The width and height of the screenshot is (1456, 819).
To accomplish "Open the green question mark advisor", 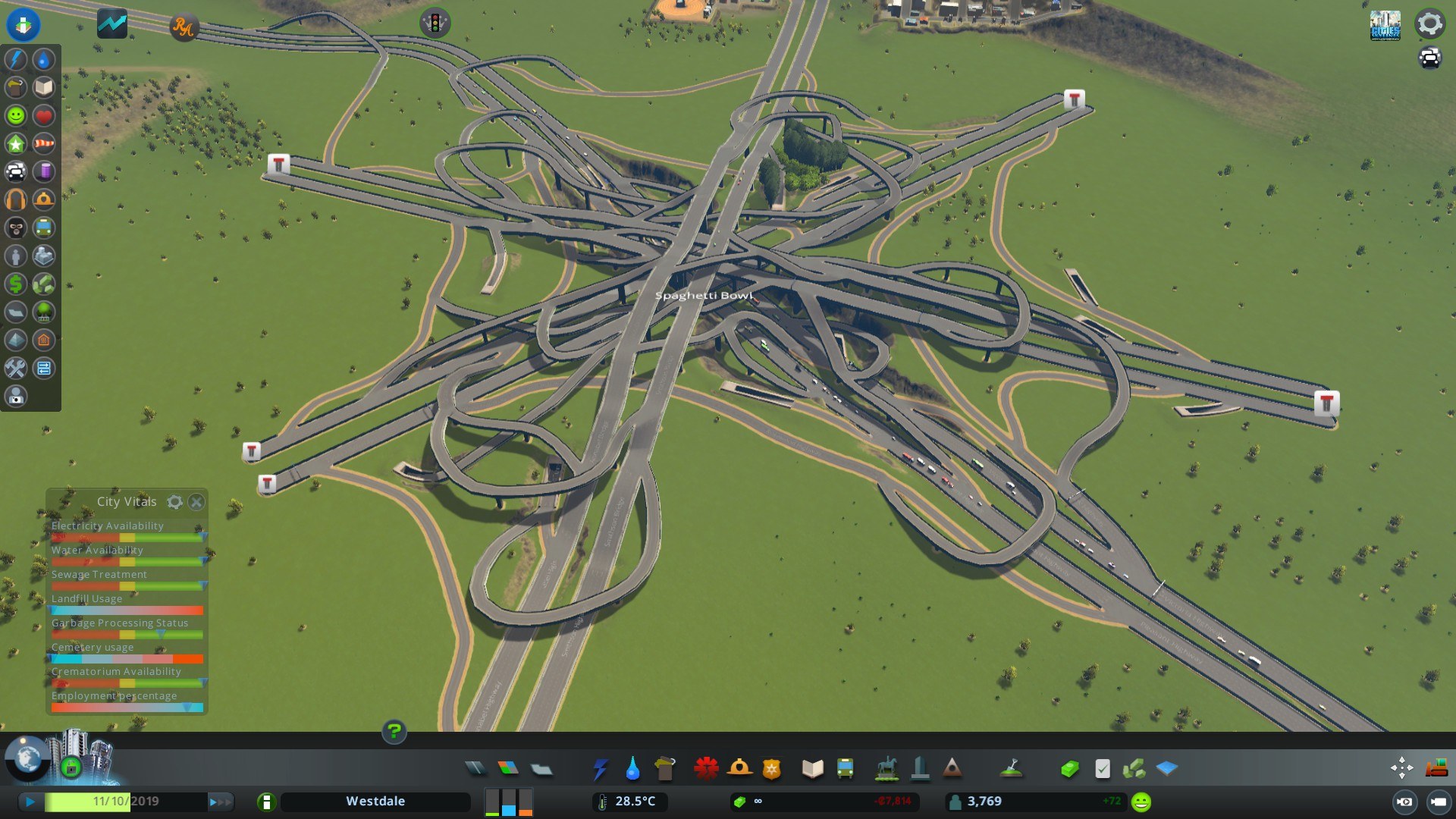I will tap(394, 732).
